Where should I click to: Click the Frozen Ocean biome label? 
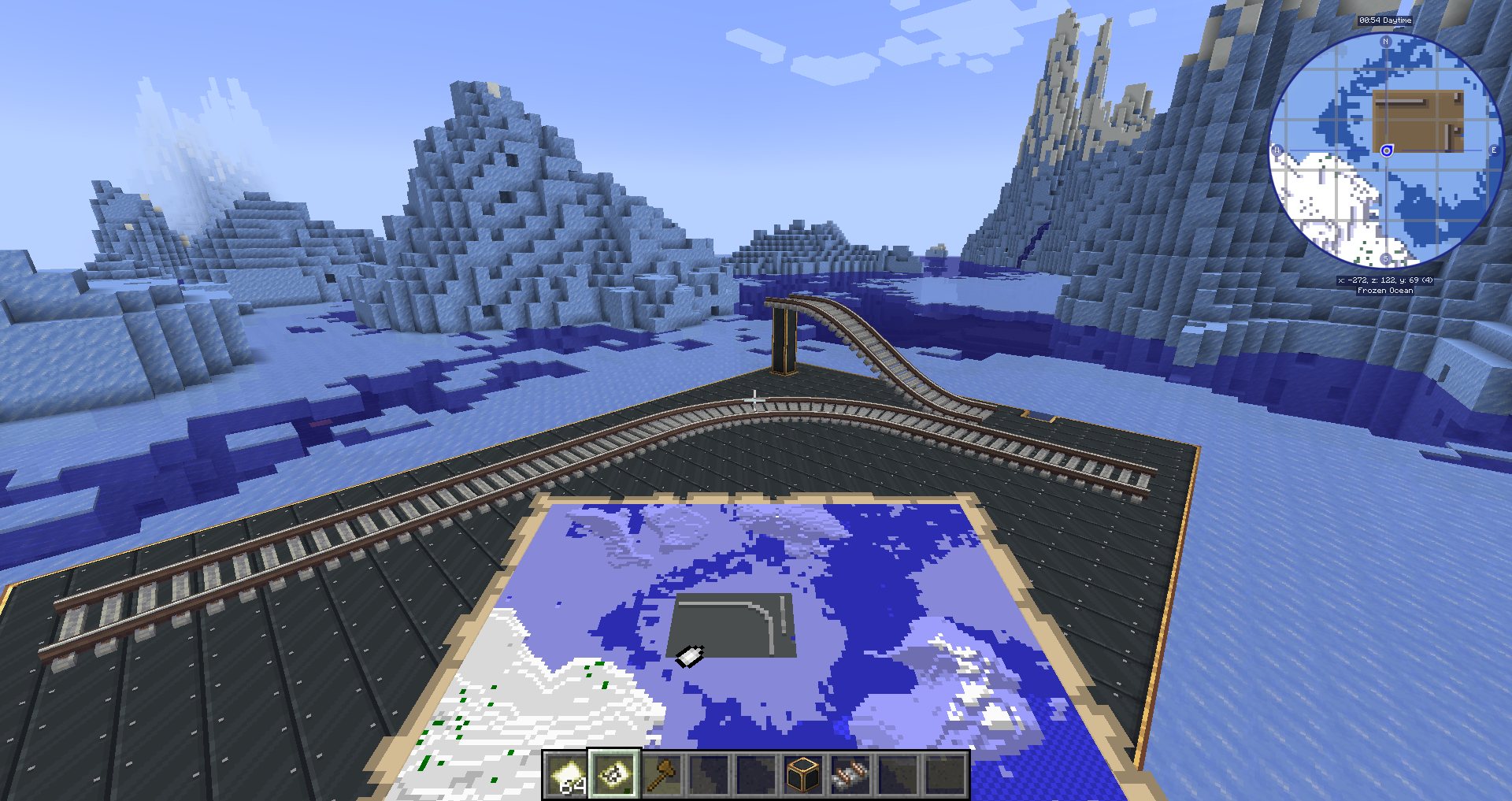pos(1385,290)
